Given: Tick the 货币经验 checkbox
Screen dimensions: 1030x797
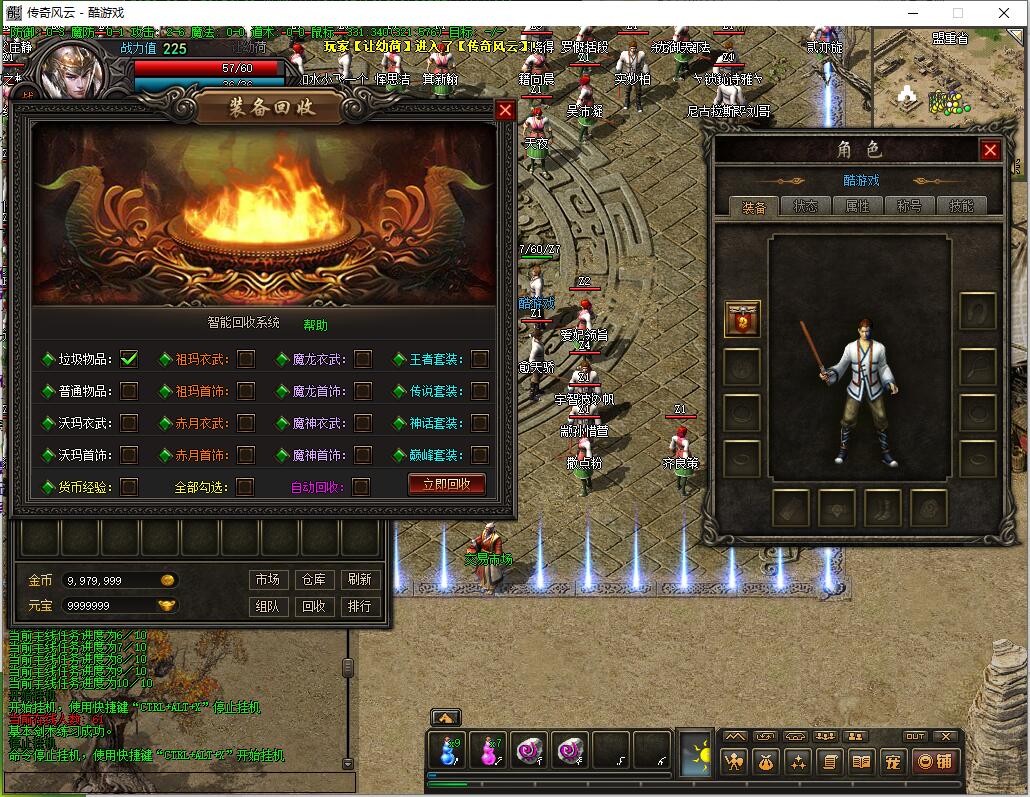Looking at the screenshot, I should (x=129, y=487).
